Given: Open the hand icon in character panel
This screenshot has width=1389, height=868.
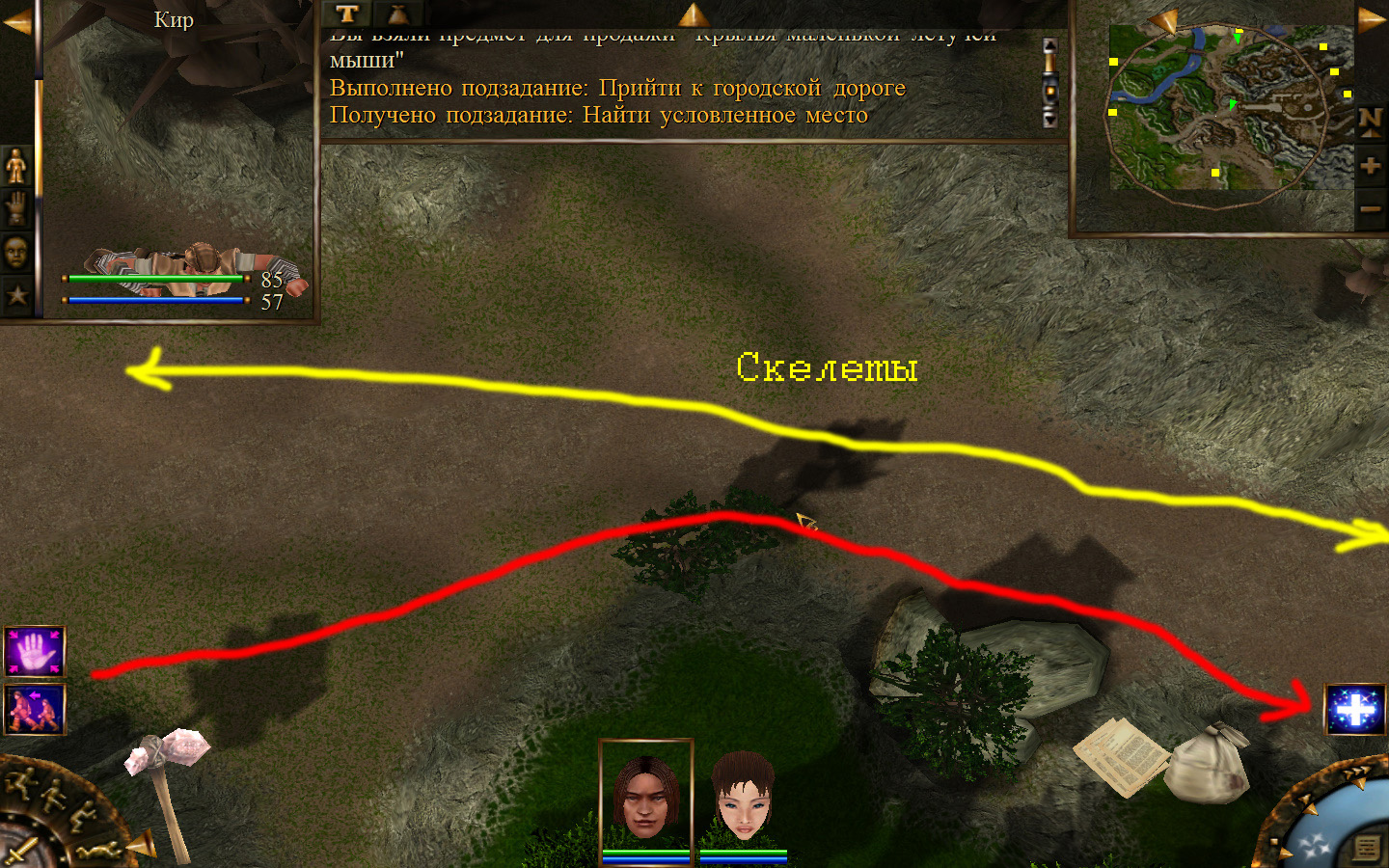Looking at the screenshot, I should pos(16,208).
